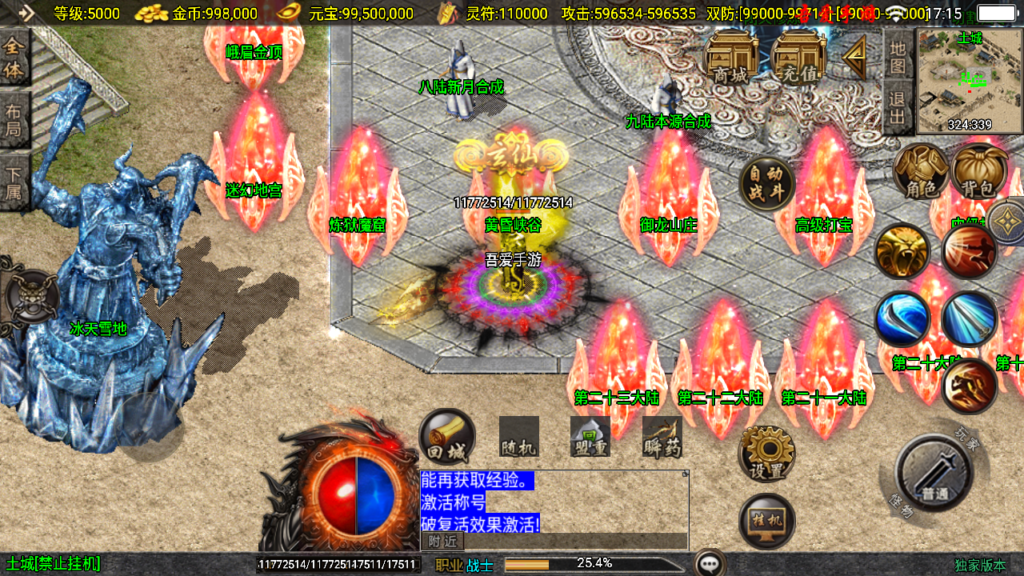Activate the golden lion roar skill
1024x576 pixels.
tap(902, 250)
